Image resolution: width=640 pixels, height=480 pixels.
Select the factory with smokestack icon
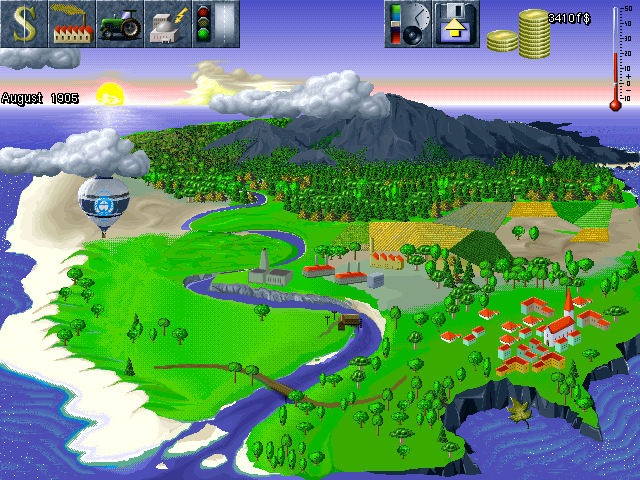tap(72, 24)
